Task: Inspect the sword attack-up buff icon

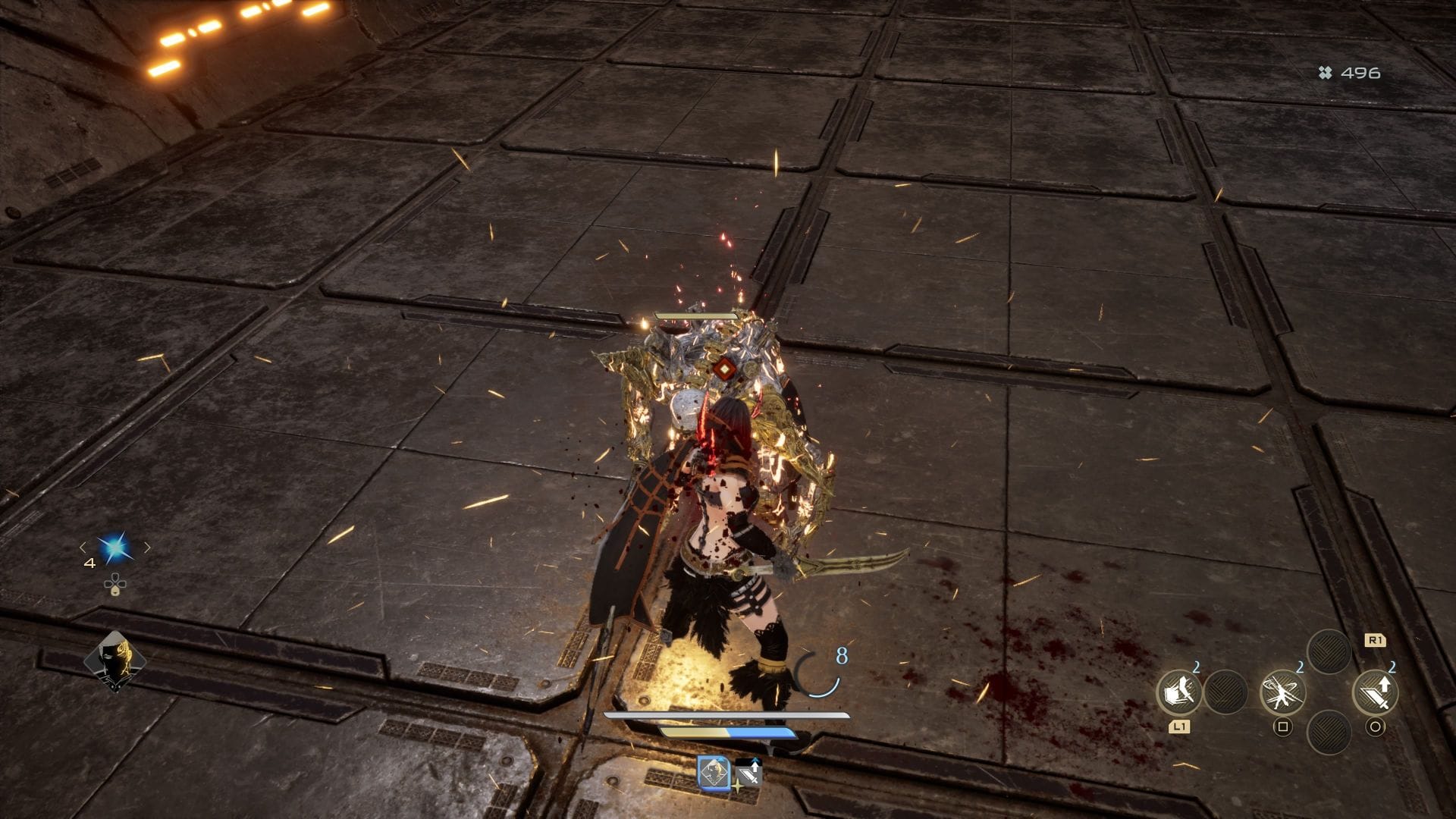Action: point(748,773)
